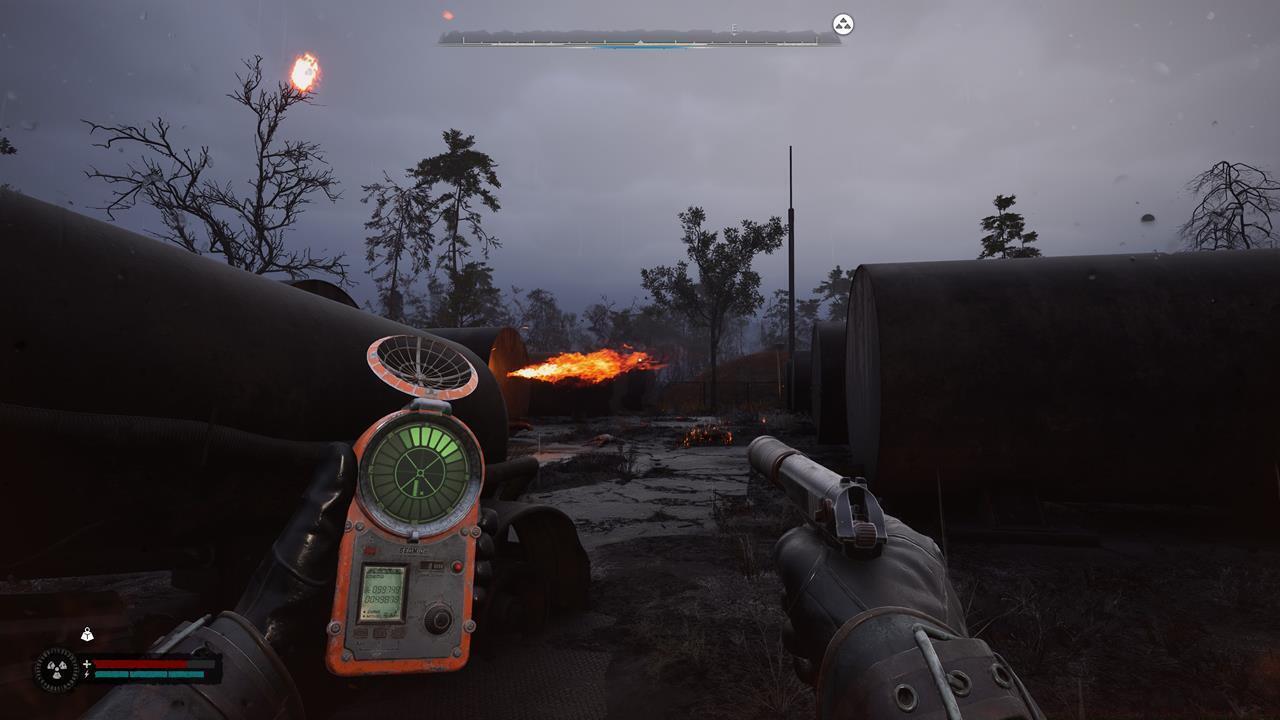Image resolution: width=1280 pixels, height=720 pixels.
Task: Click the Echo brand label on the detector
Action: 412,549
